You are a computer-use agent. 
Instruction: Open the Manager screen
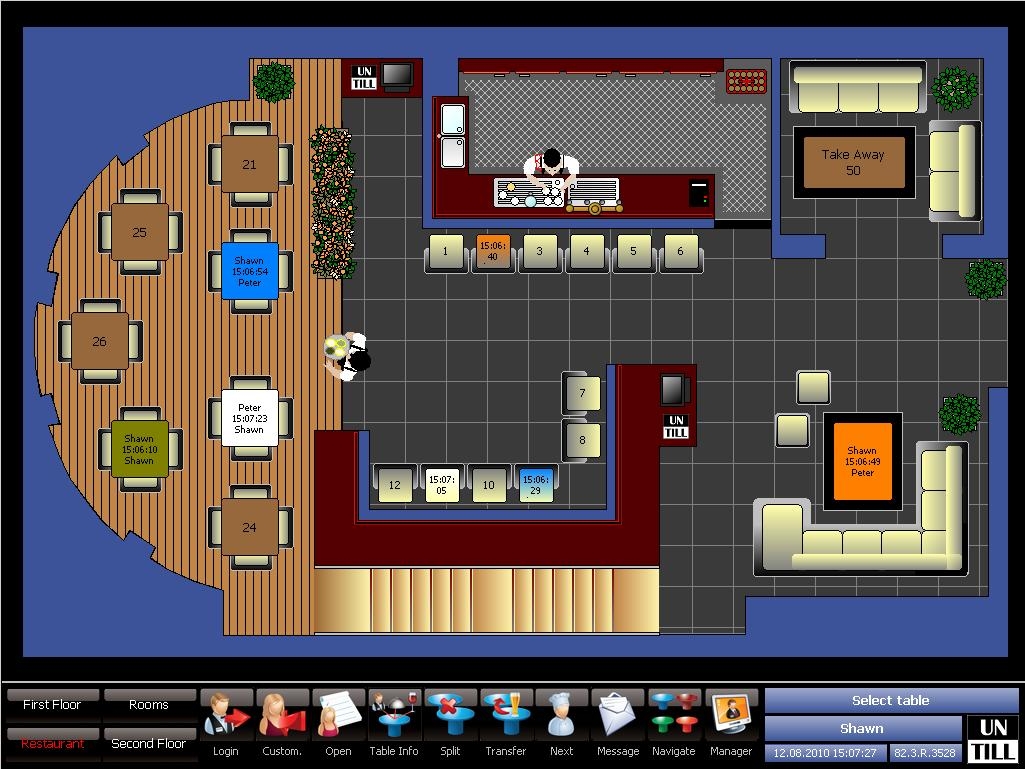[731, 724]
